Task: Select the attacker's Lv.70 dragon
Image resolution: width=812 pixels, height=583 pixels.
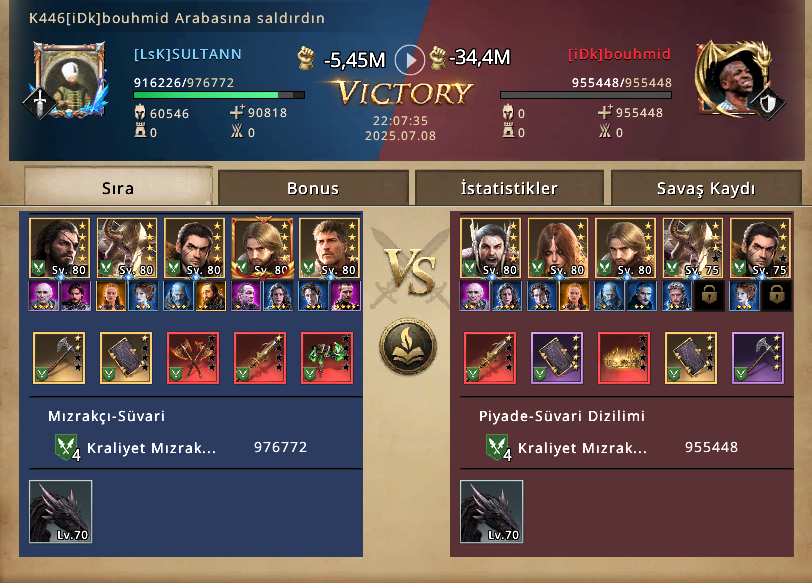Action: pyautogui.click(x=61, y=511)
